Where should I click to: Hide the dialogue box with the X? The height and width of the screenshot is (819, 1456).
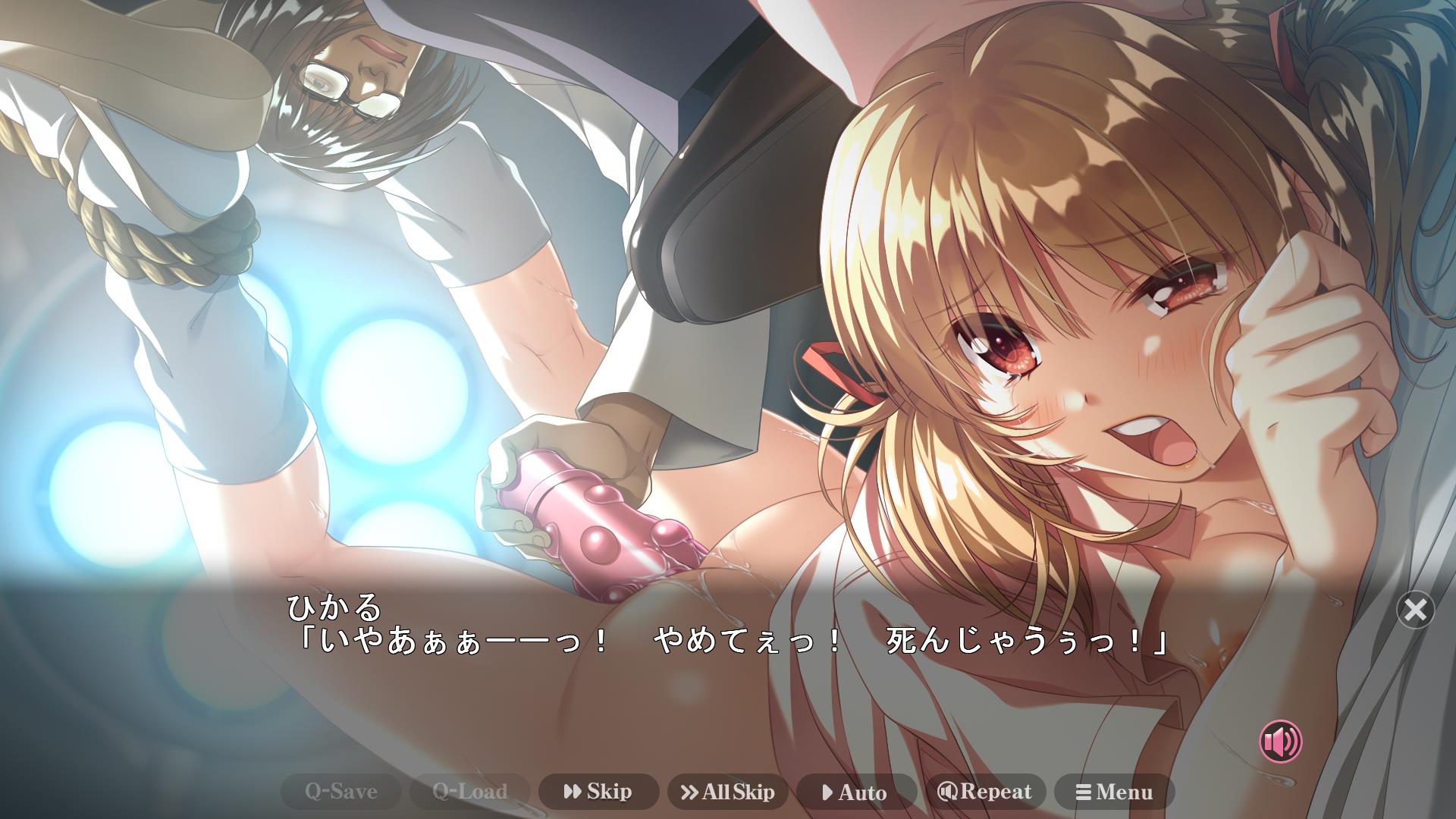pyautogui.click(x=1415, y=610)
